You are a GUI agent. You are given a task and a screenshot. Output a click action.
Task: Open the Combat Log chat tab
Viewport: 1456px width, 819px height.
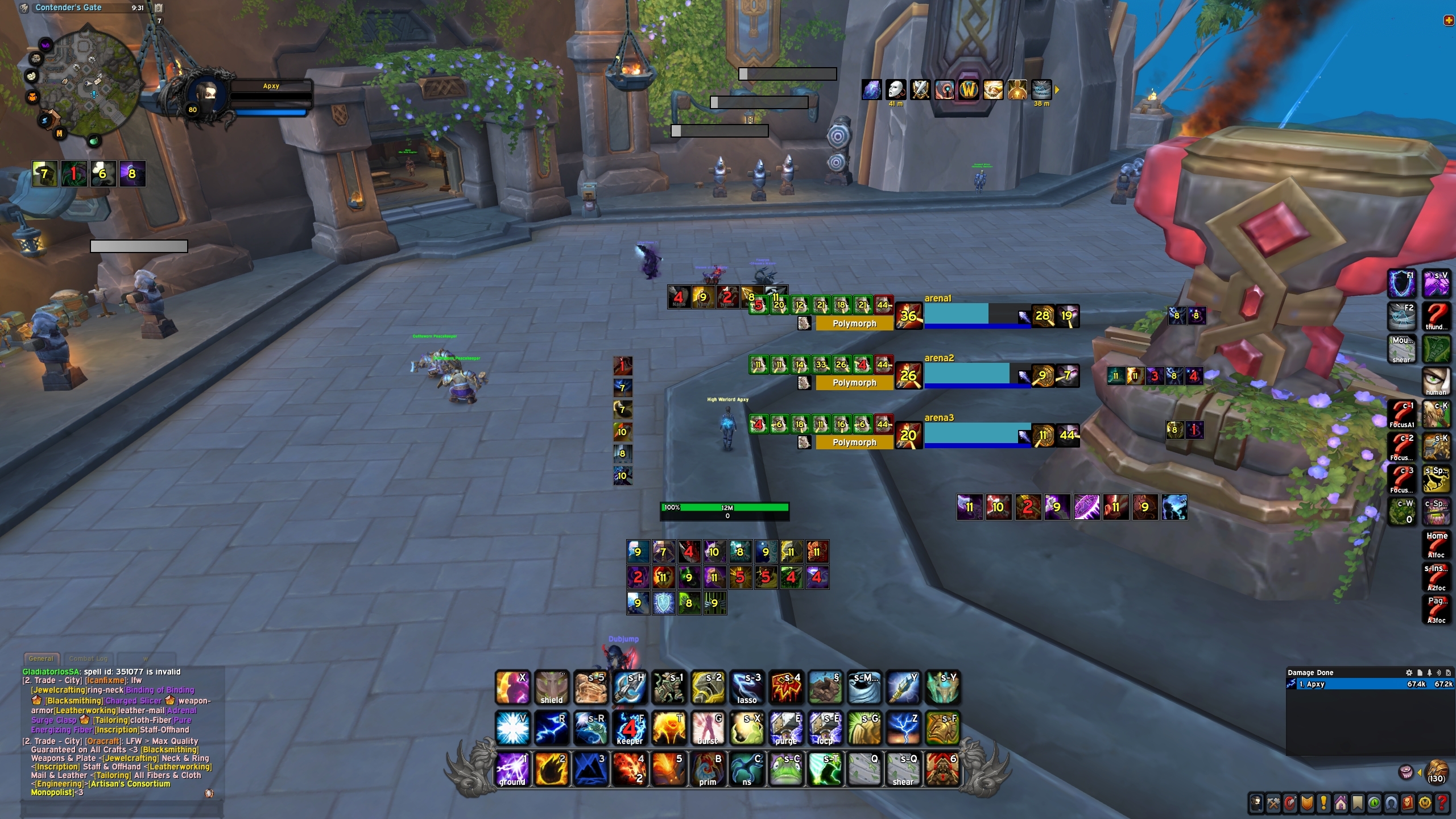pyautogui.click(x=88, y=659)
